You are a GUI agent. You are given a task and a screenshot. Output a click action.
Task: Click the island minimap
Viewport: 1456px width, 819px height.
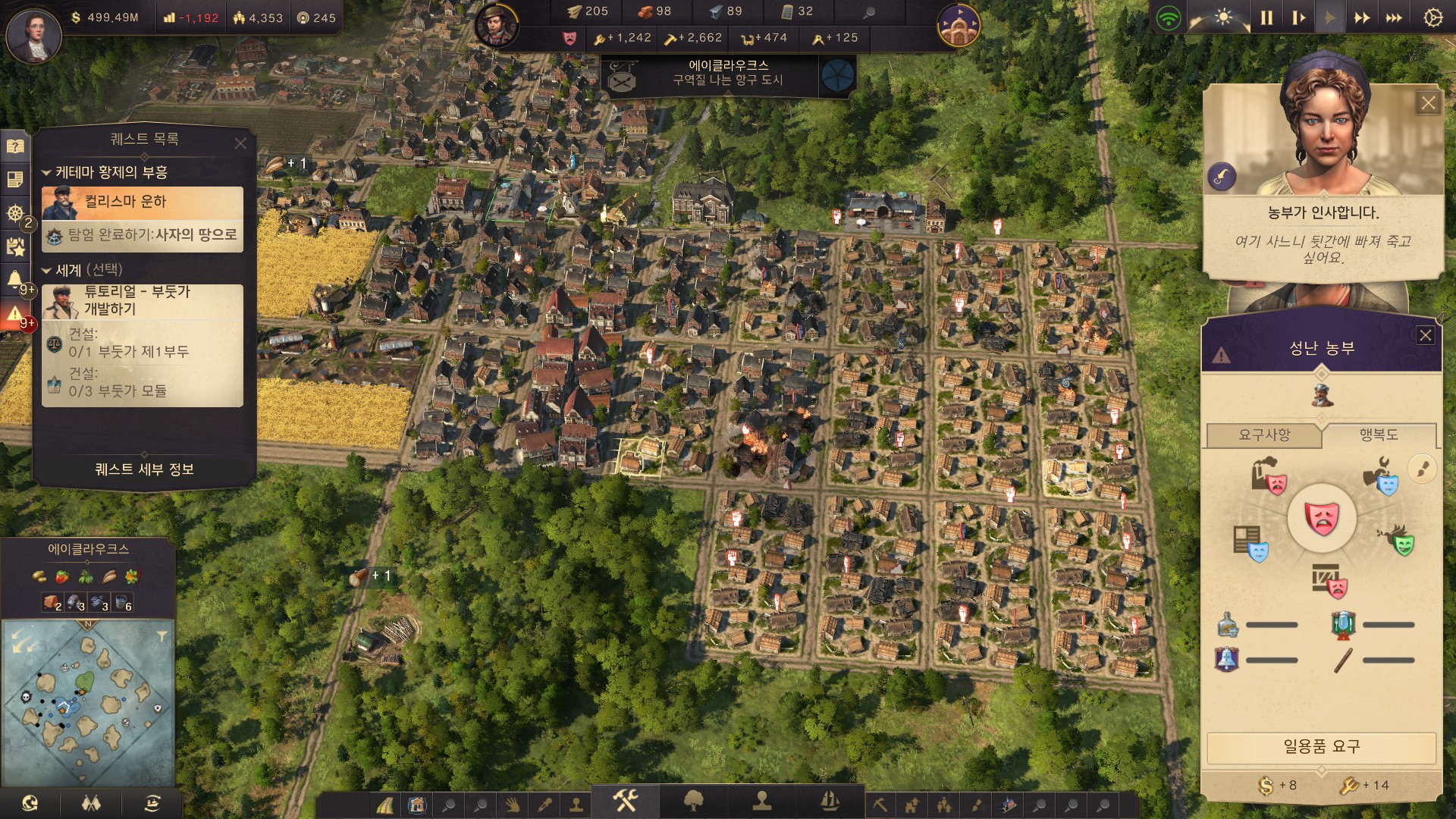[x=88, y=701]
